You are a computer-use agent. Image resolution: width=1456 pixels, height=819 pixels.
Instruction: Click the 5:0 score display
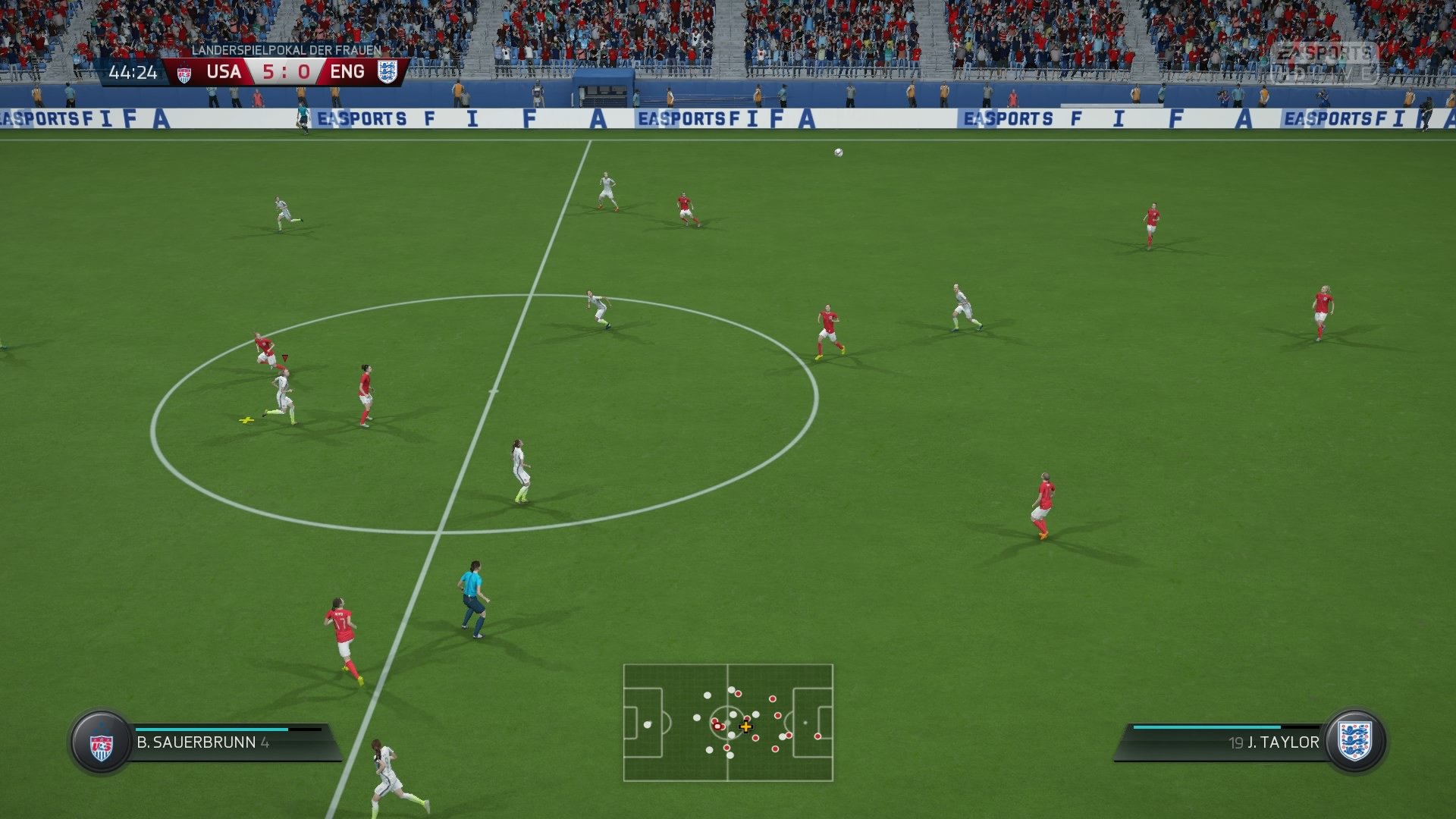click(x=286, y=73)
